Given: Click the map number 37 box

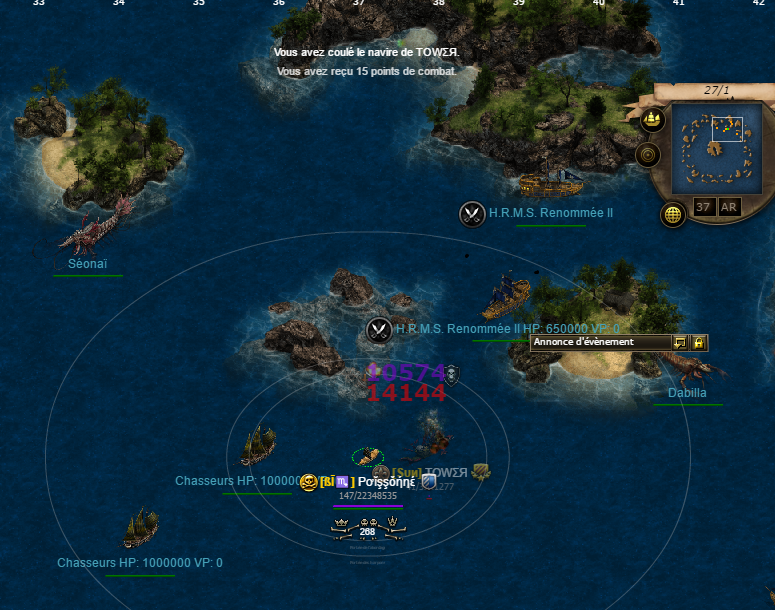Looking at the screenshot, I should coord(704,207).
